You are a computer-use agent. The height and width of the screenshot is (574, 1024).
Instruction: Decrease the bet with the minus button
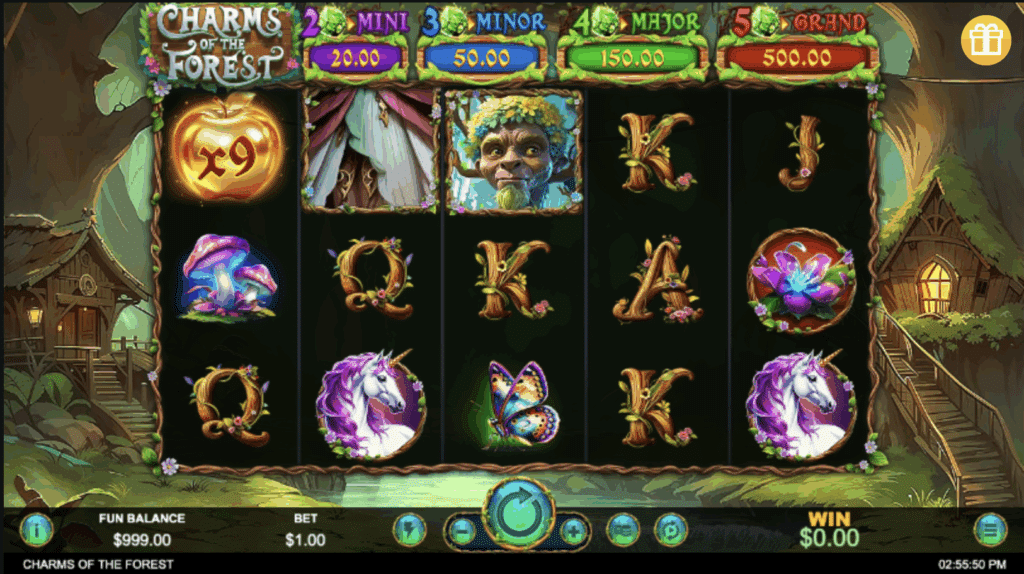[x=462, y=529]
